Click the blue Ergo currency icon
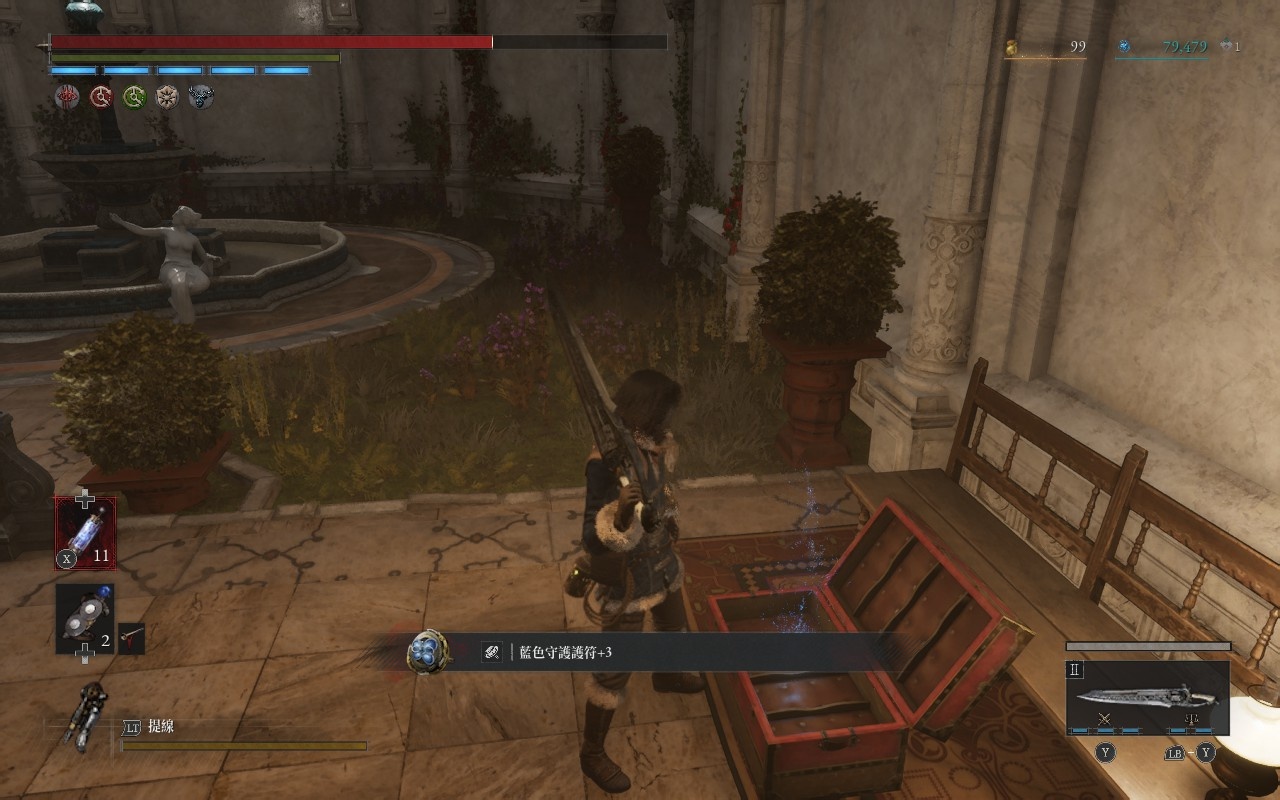This screenshot has height=800, width=1280. [1124, 46]
